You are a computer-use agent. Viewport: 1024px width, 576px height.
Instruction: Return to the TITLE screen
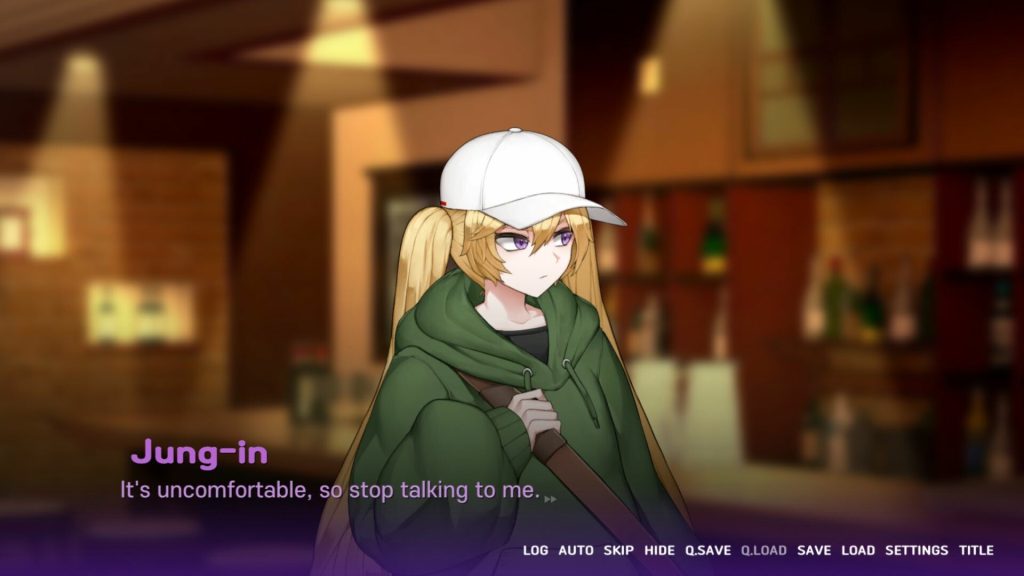tap(976, 550)
